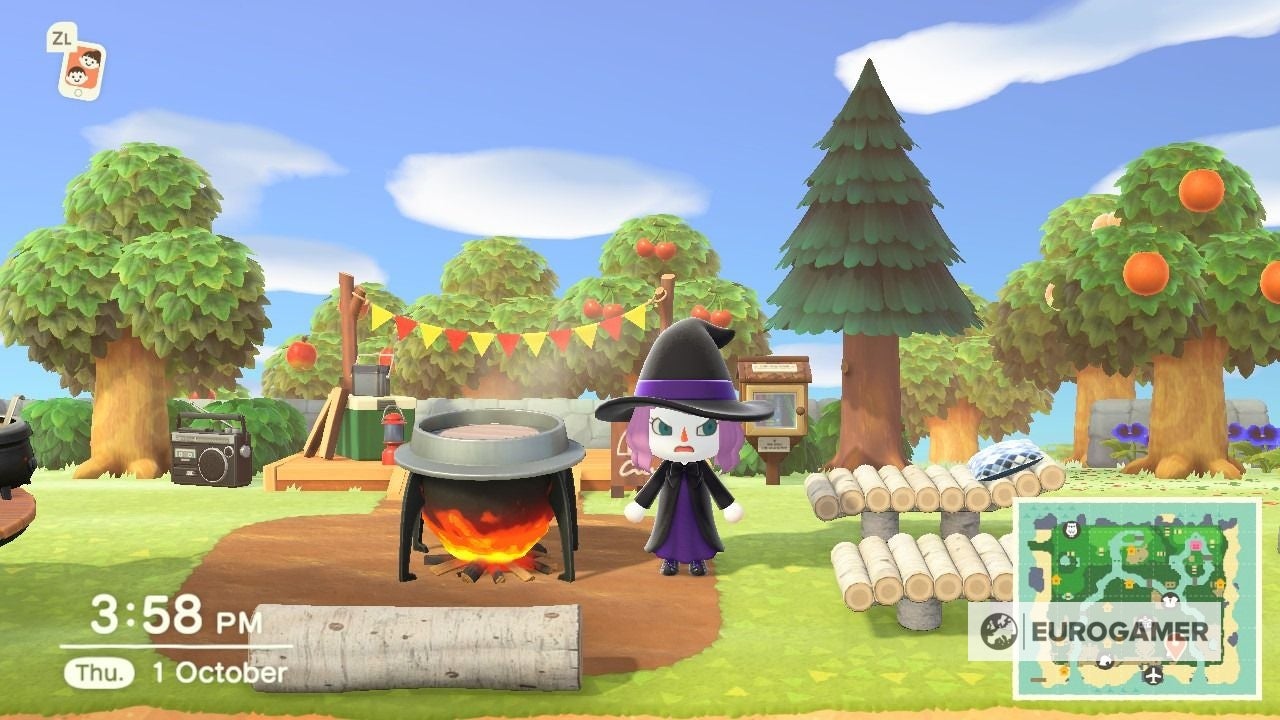Click the pink Resident Services marker on map
The width and height of the screenshot is (1280, 720).
tap(1196, 545)
